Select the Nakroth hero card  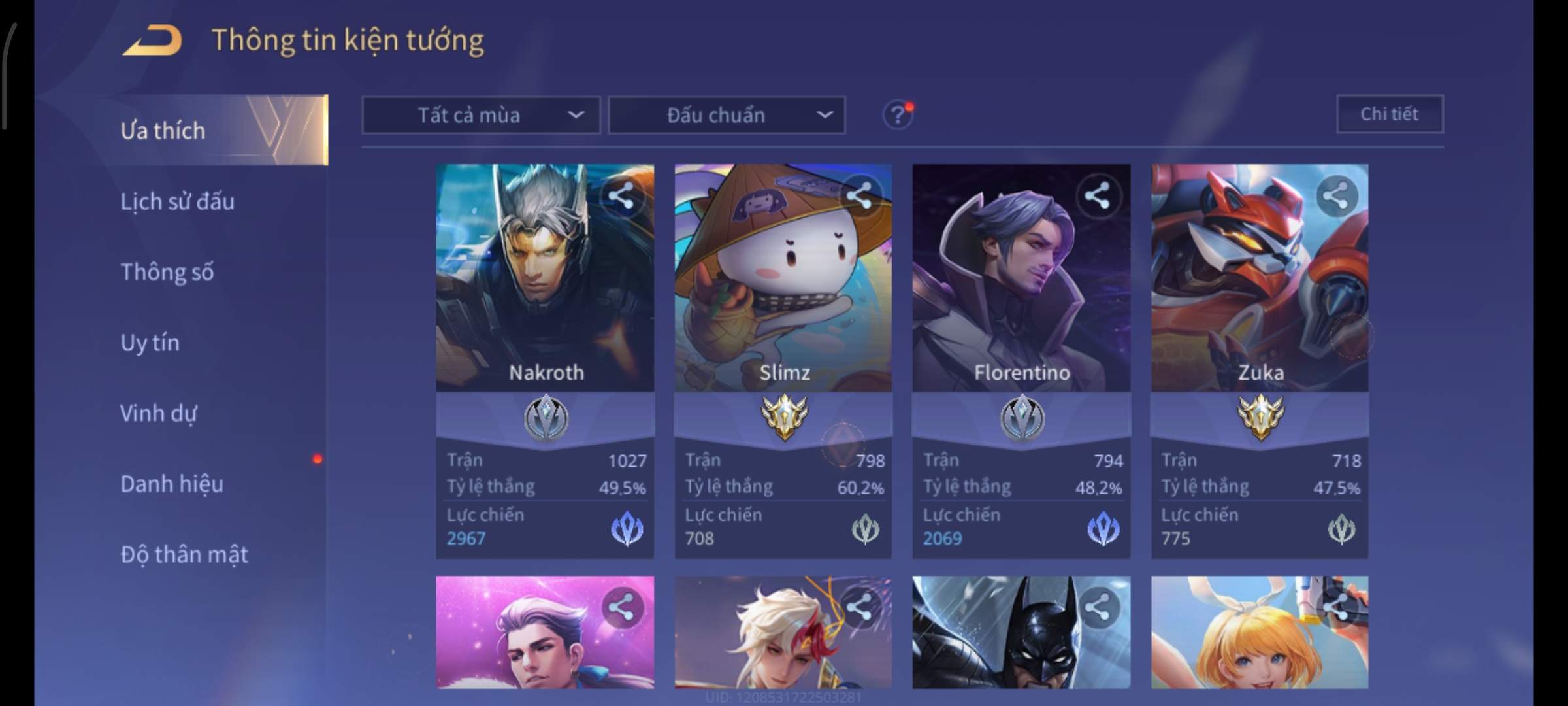tap(544, 294)
